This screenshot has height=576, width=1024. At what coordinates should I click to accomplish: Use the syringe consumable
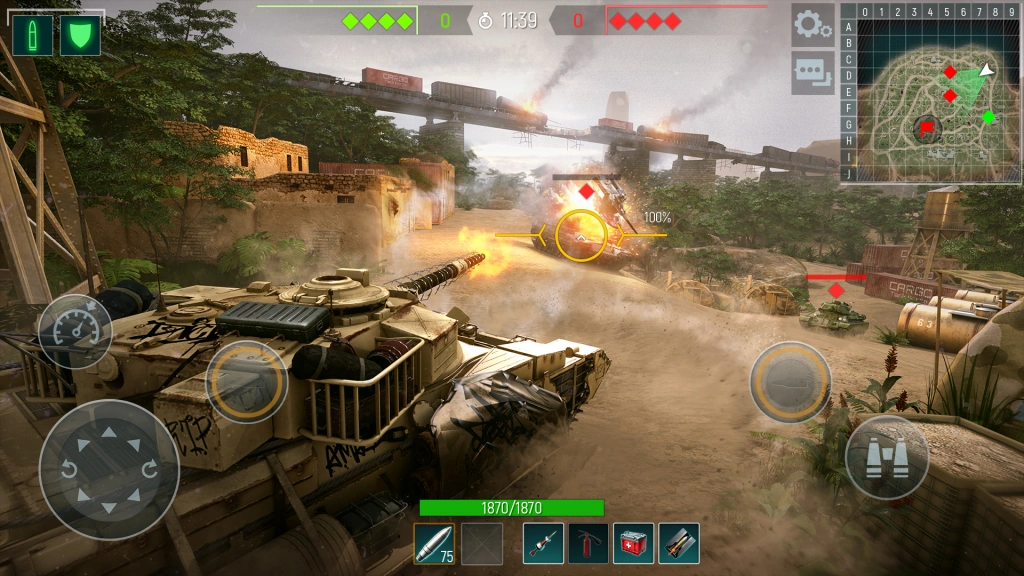coord(543,544)
